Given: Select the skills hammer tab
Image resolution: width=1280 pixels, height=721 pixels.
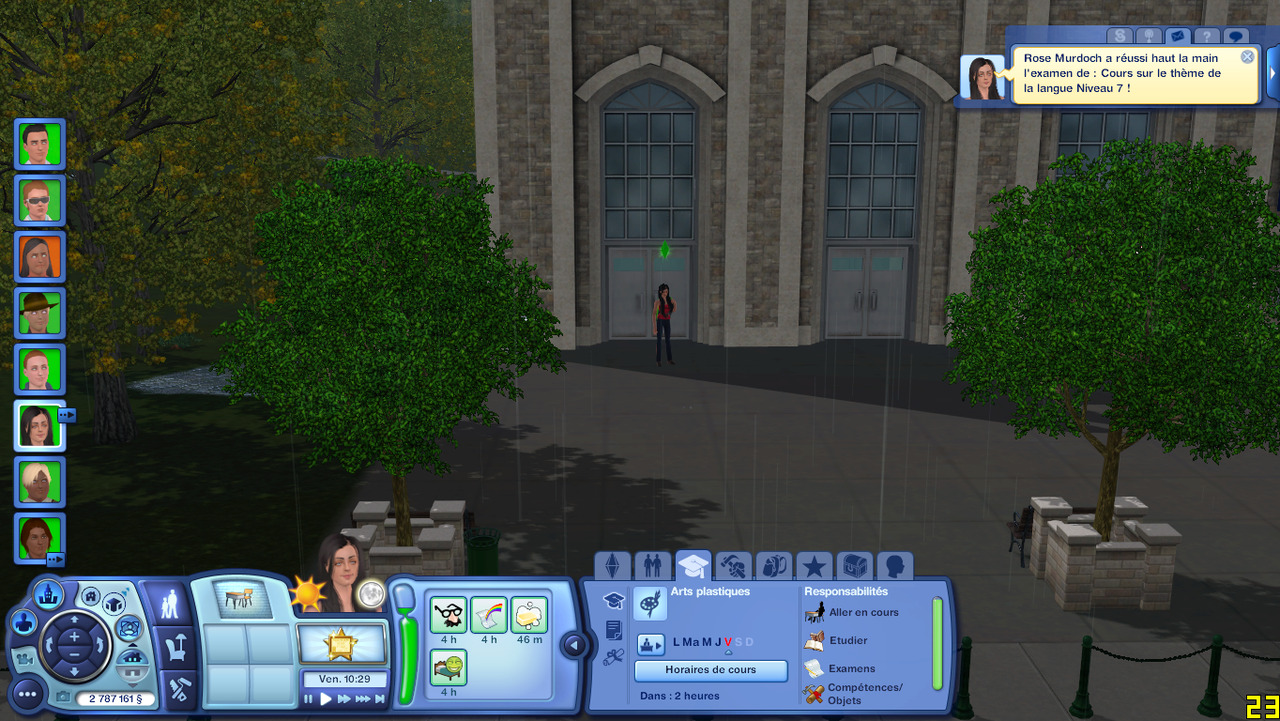Looking at the screenshot, I should 733,567.
